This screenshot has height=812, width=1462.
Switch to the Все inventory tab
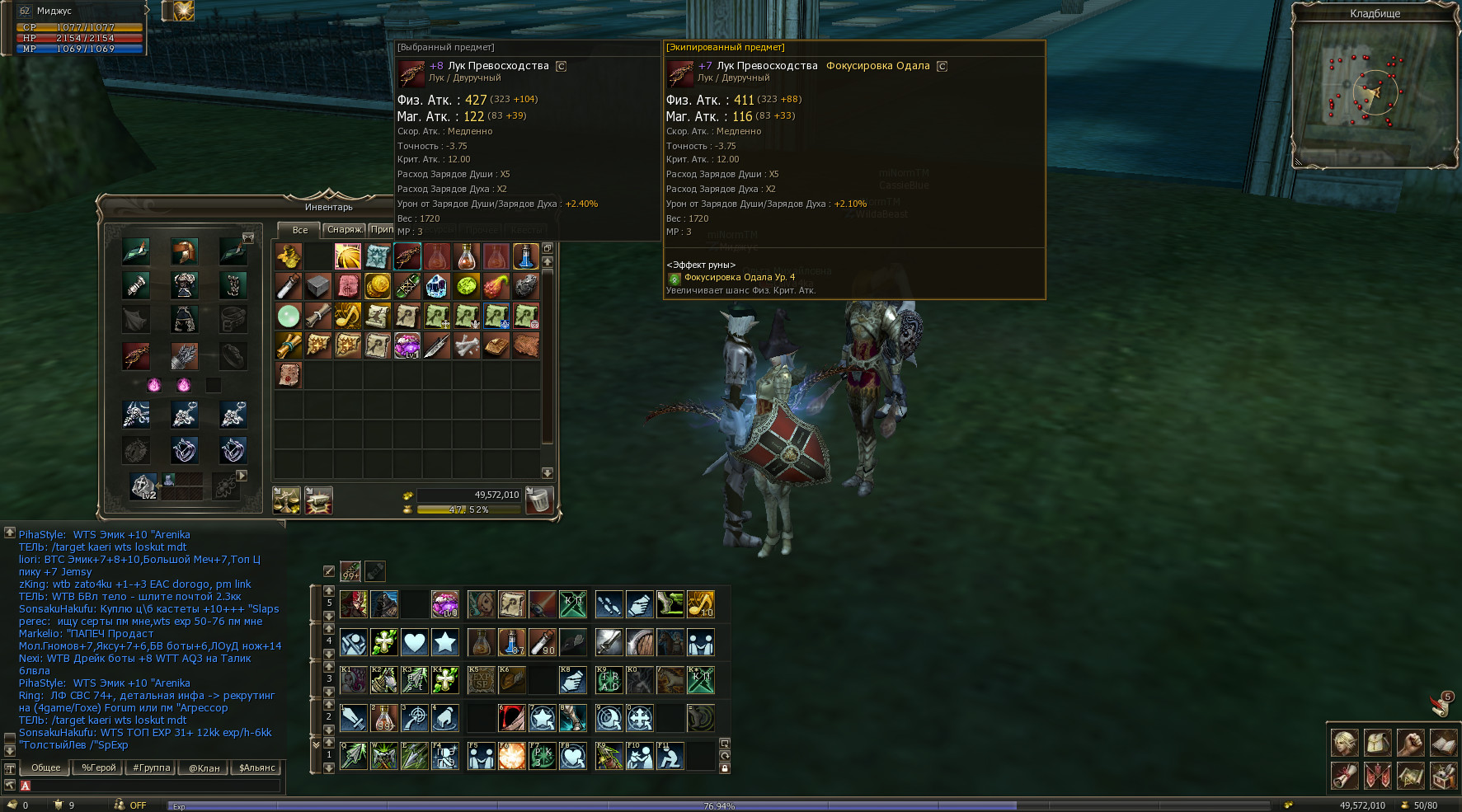point(299,230)
